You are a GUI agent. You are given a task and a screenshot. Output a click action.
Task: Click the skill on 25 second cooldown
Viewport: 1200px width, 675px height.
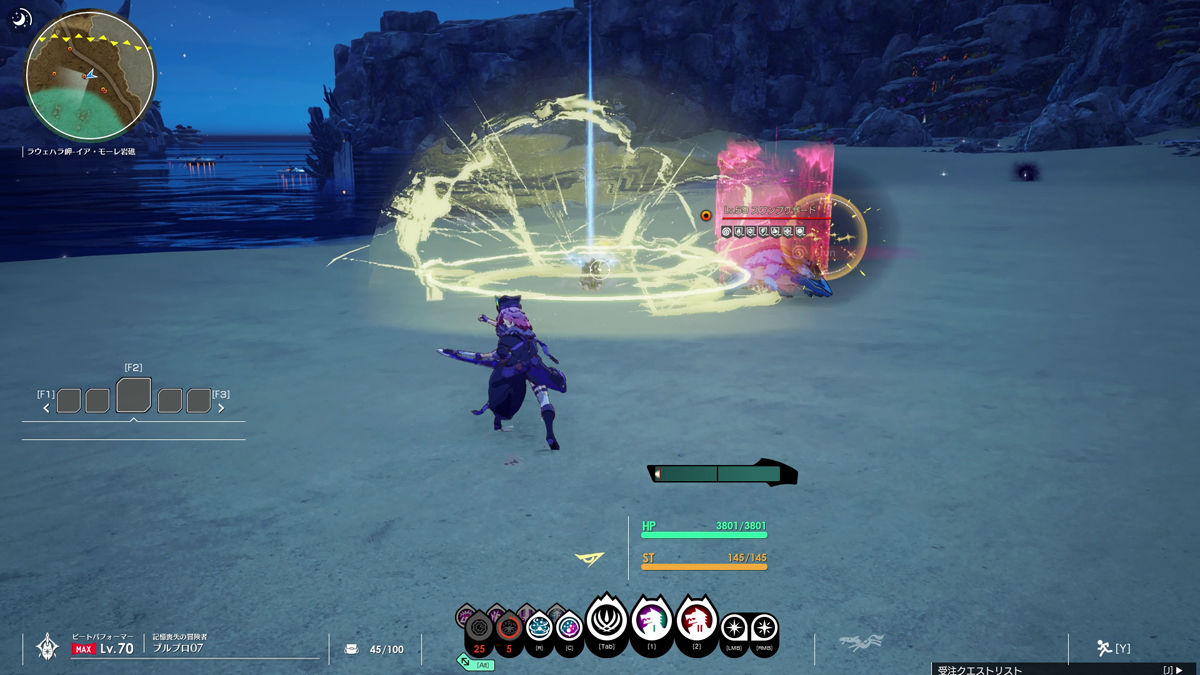(x=480, y=630)
